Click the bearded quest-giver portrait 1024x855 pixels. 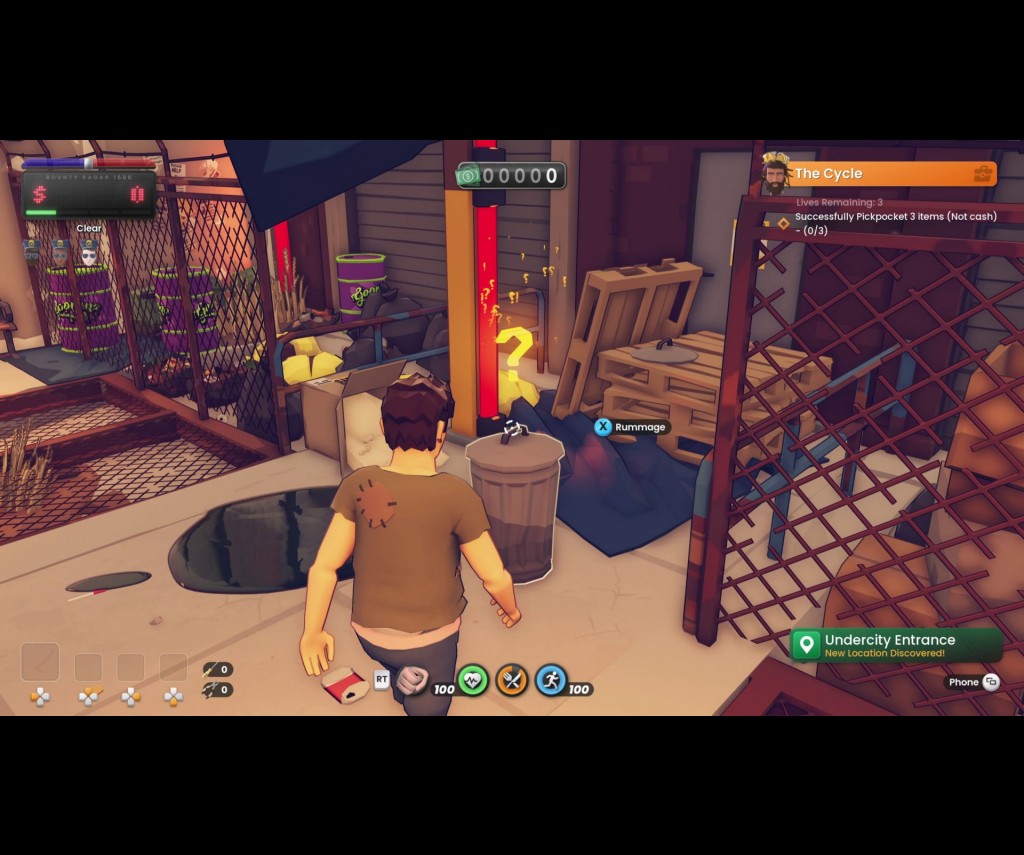coord(774,174)
